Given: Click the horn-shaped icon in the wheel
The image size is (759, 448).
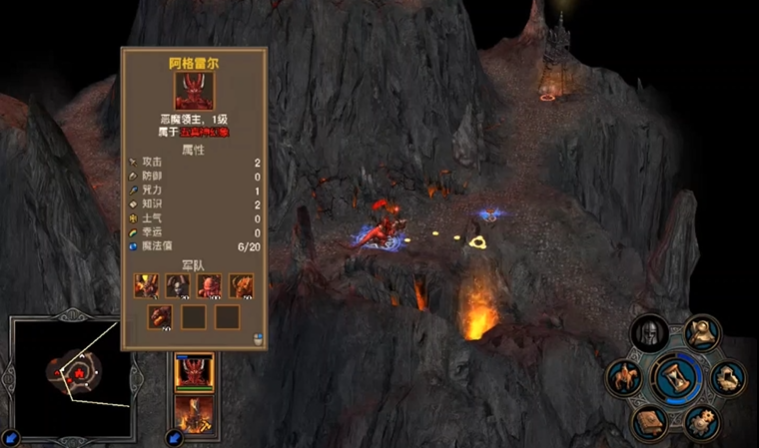Looking at the screenshot, I should point(702,333).
